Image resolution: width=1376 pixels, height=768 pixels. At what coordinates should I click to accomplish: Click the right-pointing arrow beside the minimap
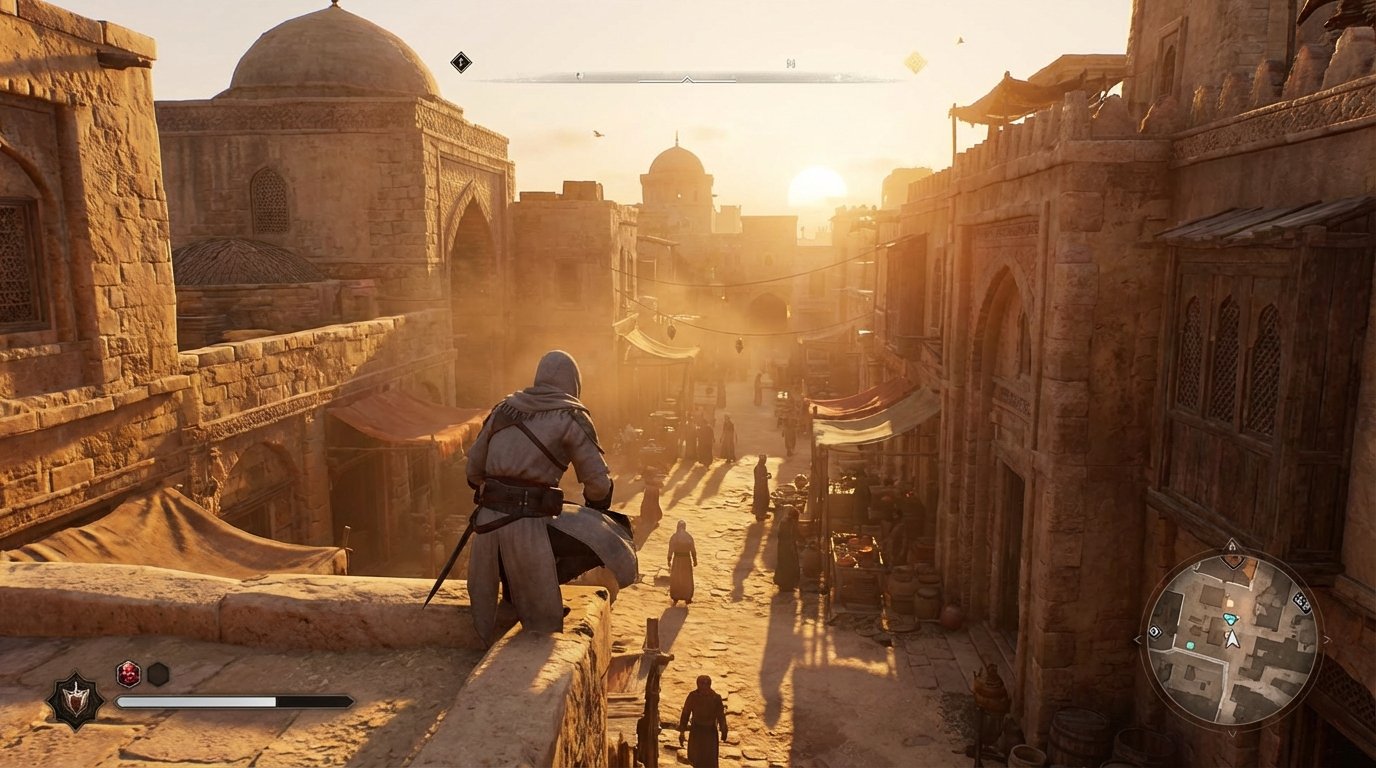(x=1326, y=639)
